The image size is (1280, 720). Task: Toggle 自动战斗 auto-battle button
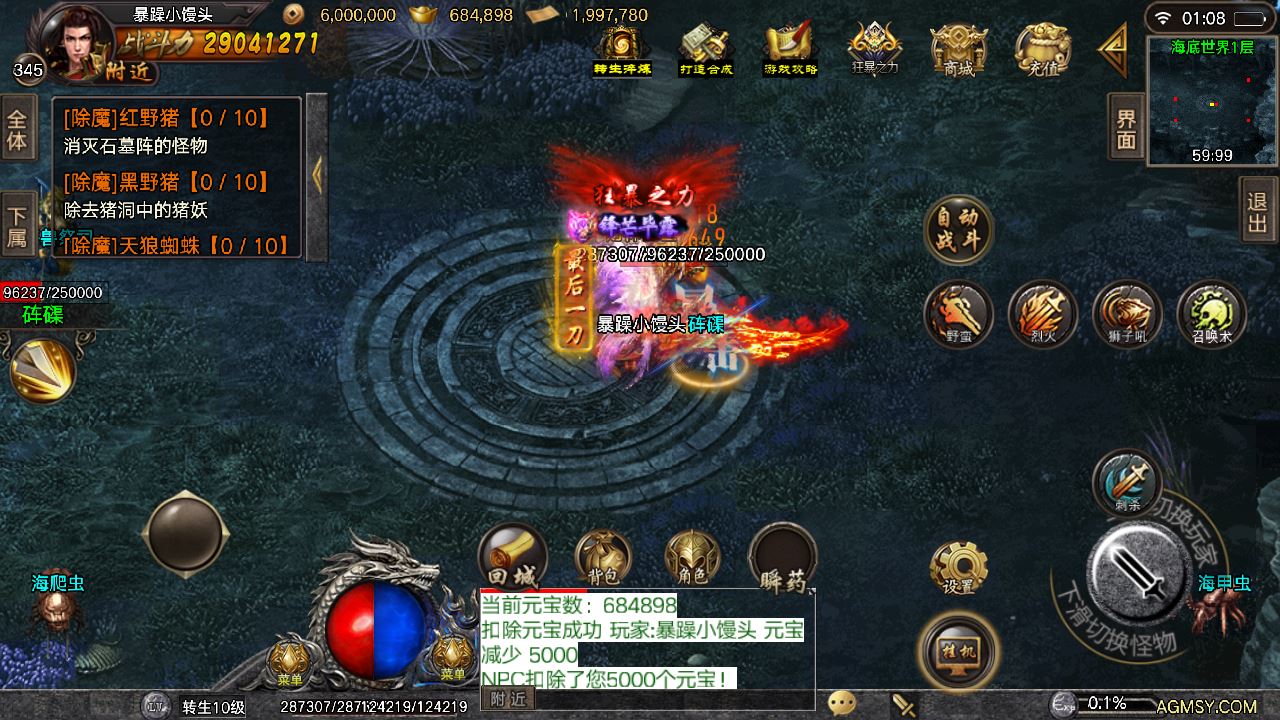958,229
